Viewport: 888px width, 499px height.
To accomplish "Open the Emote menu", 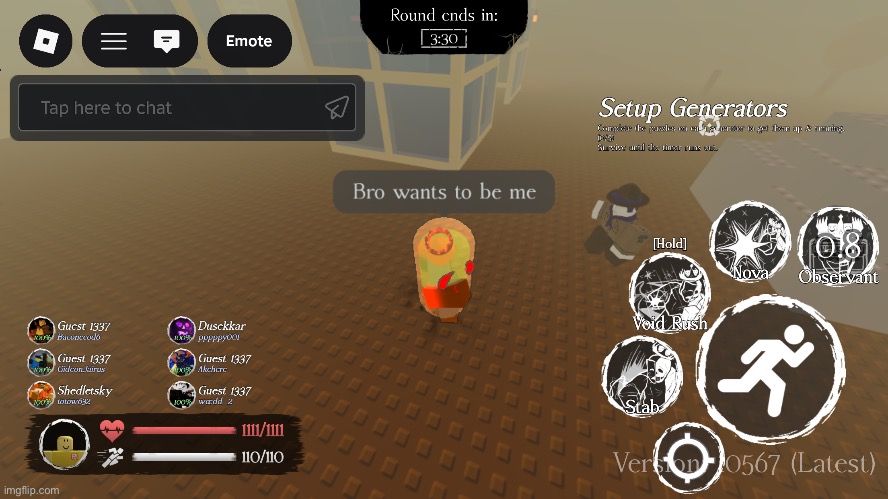I will [x=249, y=41].
